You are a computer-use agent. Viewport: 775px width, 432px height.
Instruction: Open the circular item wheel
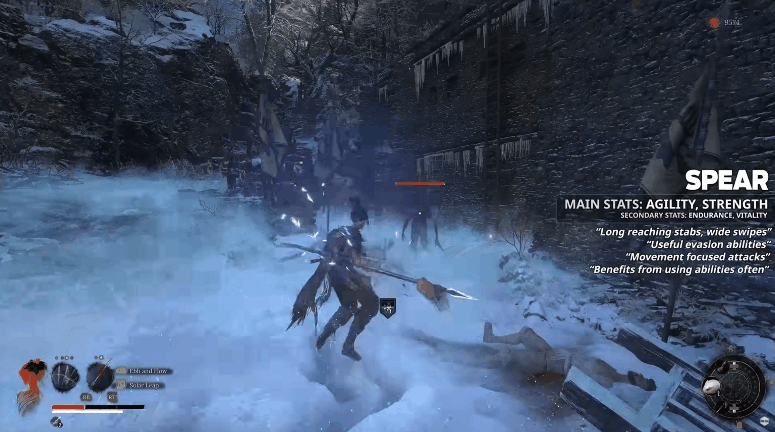pyautogui.click(x=734, y=385)
